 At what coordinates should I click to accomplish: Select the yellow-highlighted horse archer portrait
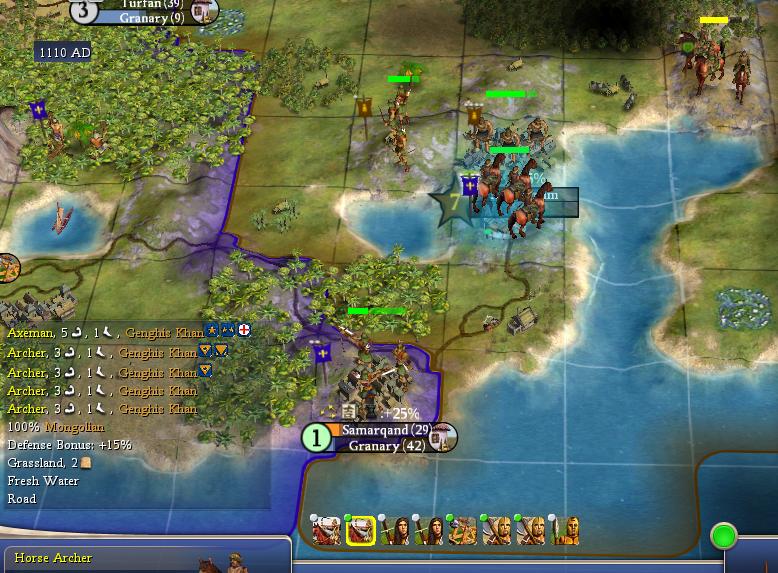(x=360, y=532)
